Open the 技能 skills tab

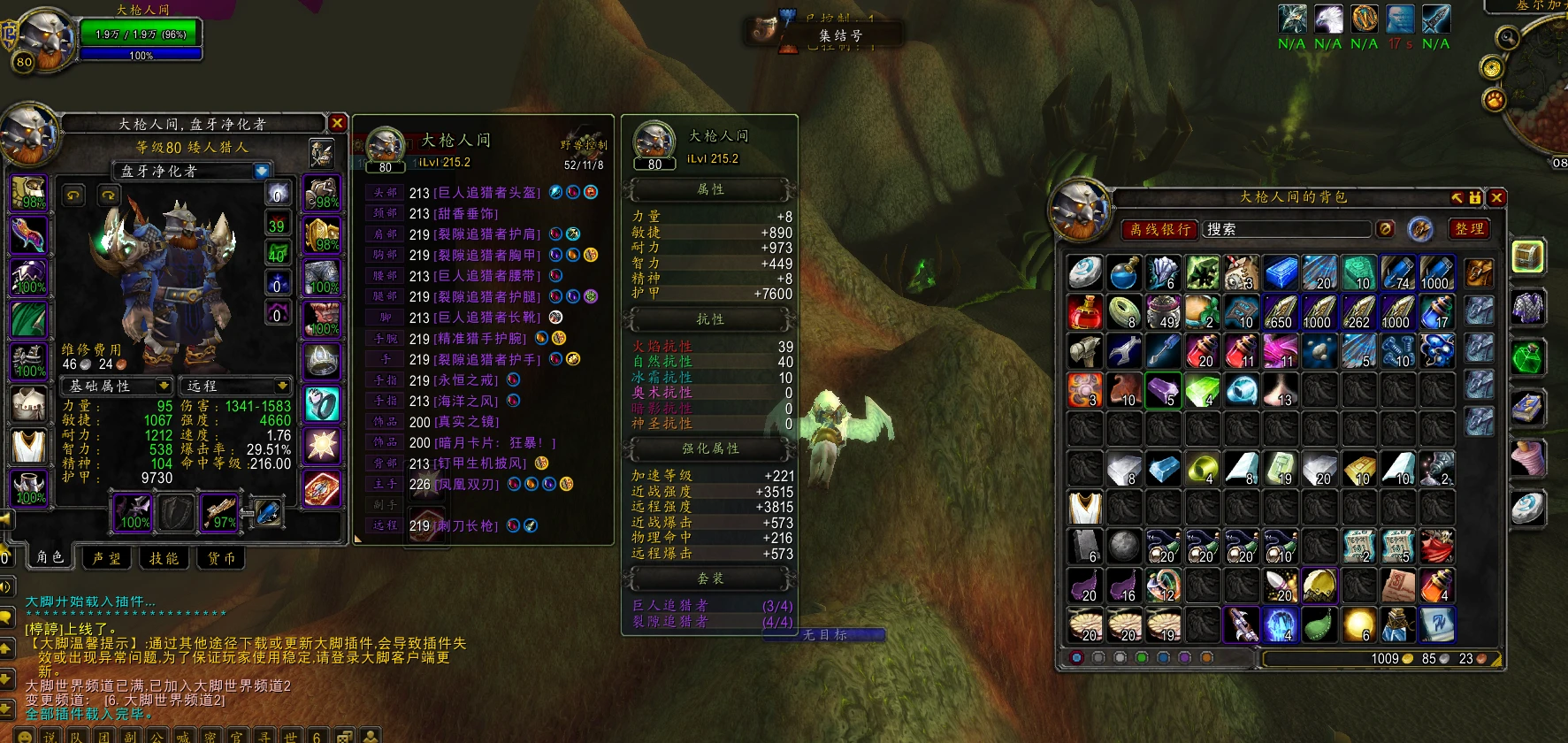164,557
